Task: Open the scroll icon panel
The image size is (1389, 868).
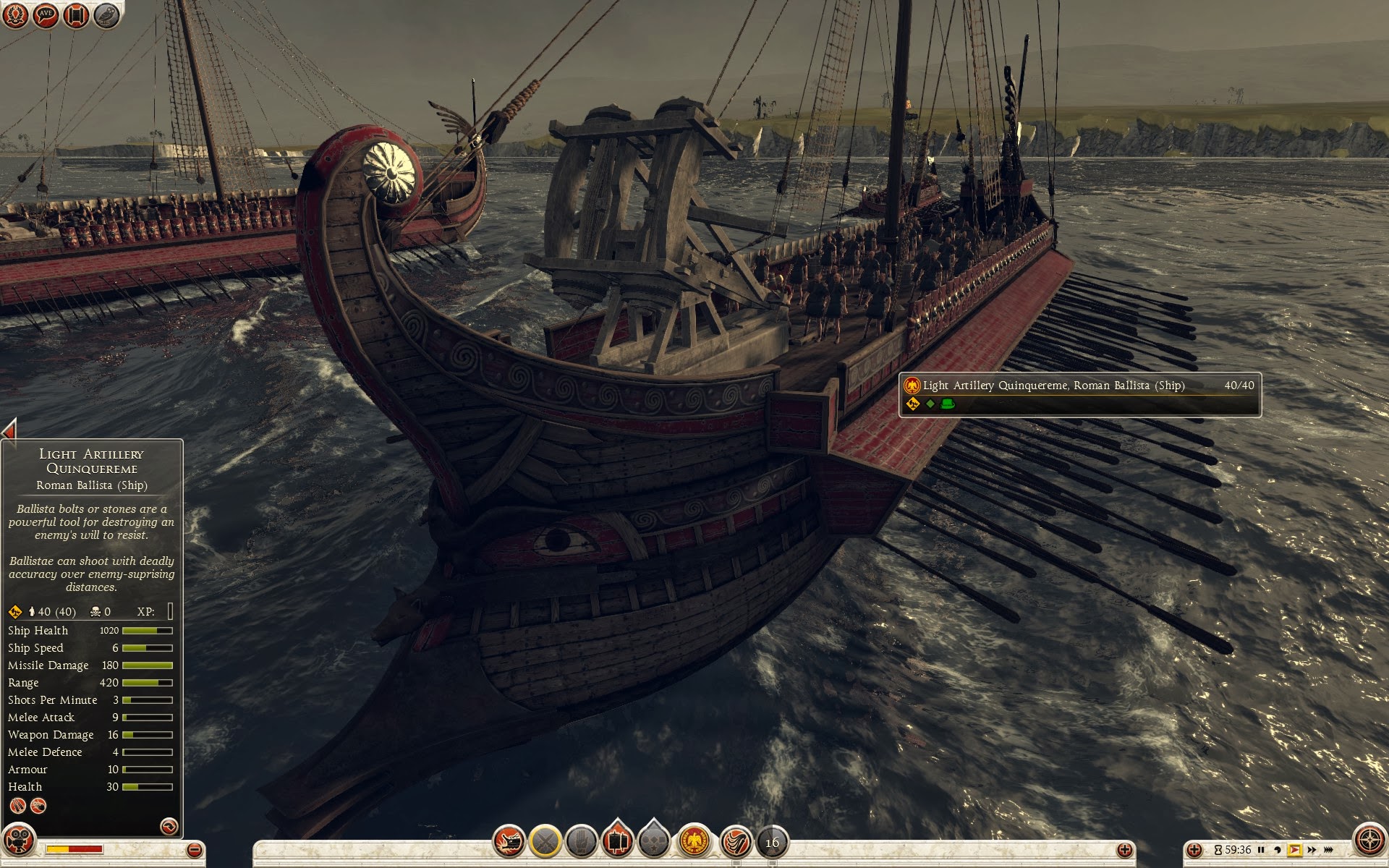Action: click(x=76, y=15)
